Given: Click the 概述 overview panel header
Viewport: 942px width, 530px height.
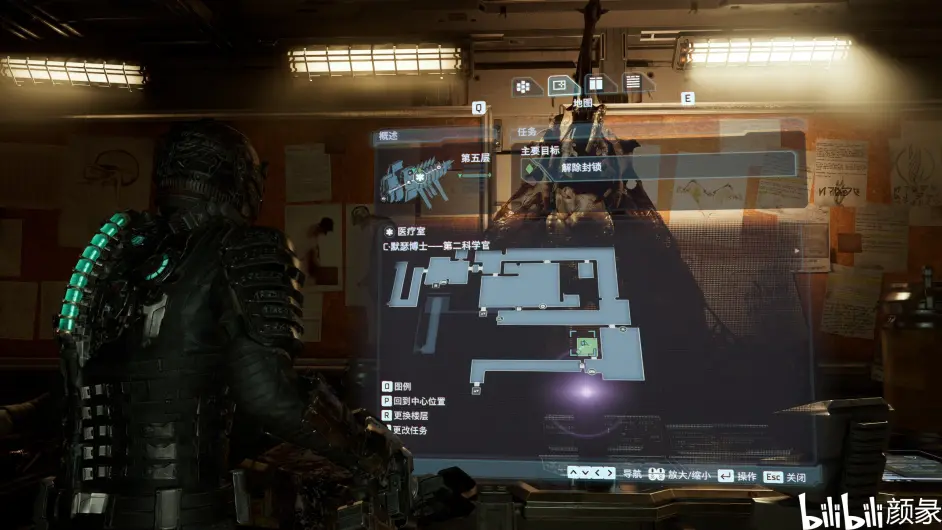Looking at the screenshot, I should click(x=388, y=136).
